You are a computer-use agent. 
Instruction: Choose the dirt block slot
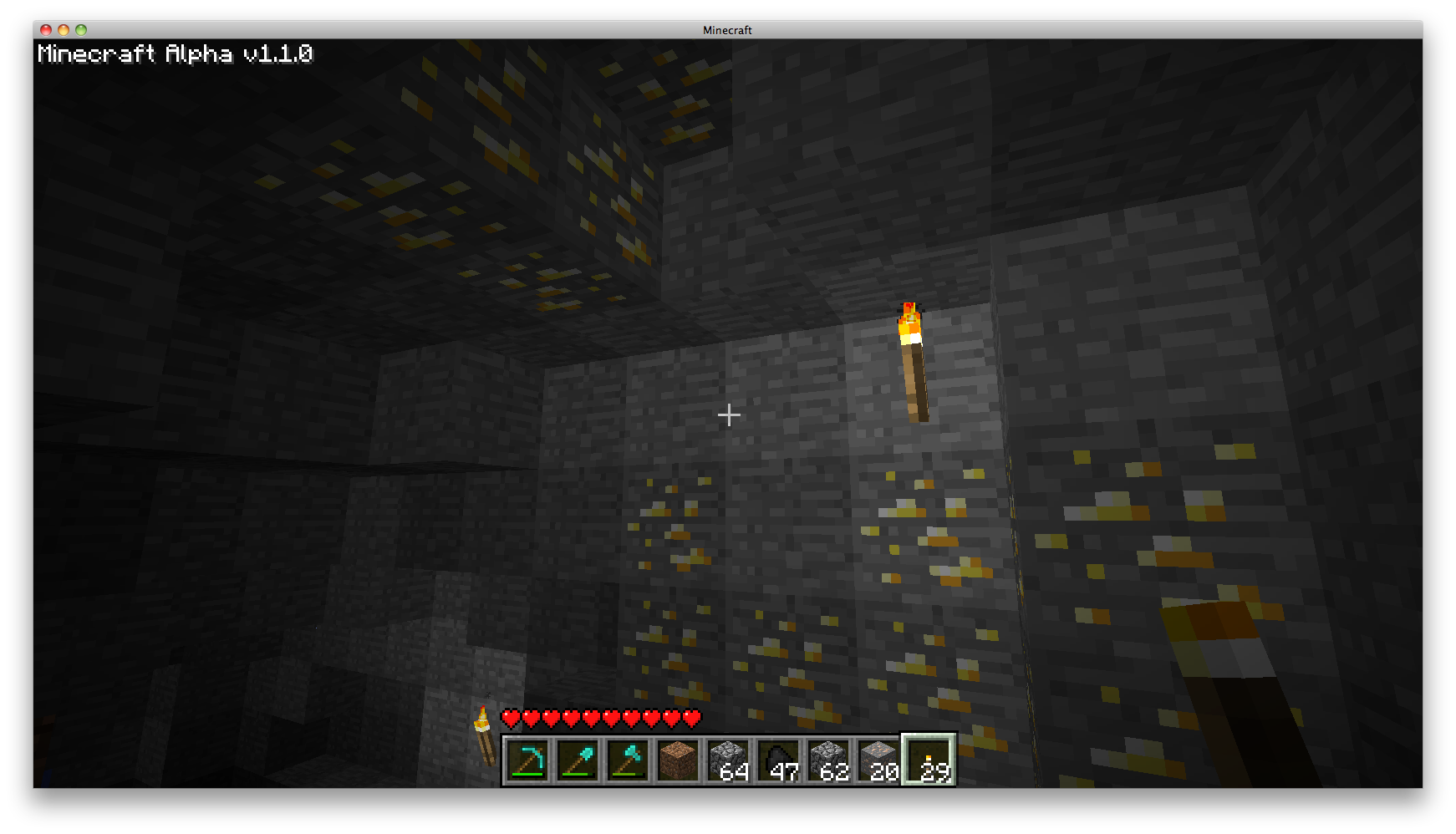(x=679, y=760)
